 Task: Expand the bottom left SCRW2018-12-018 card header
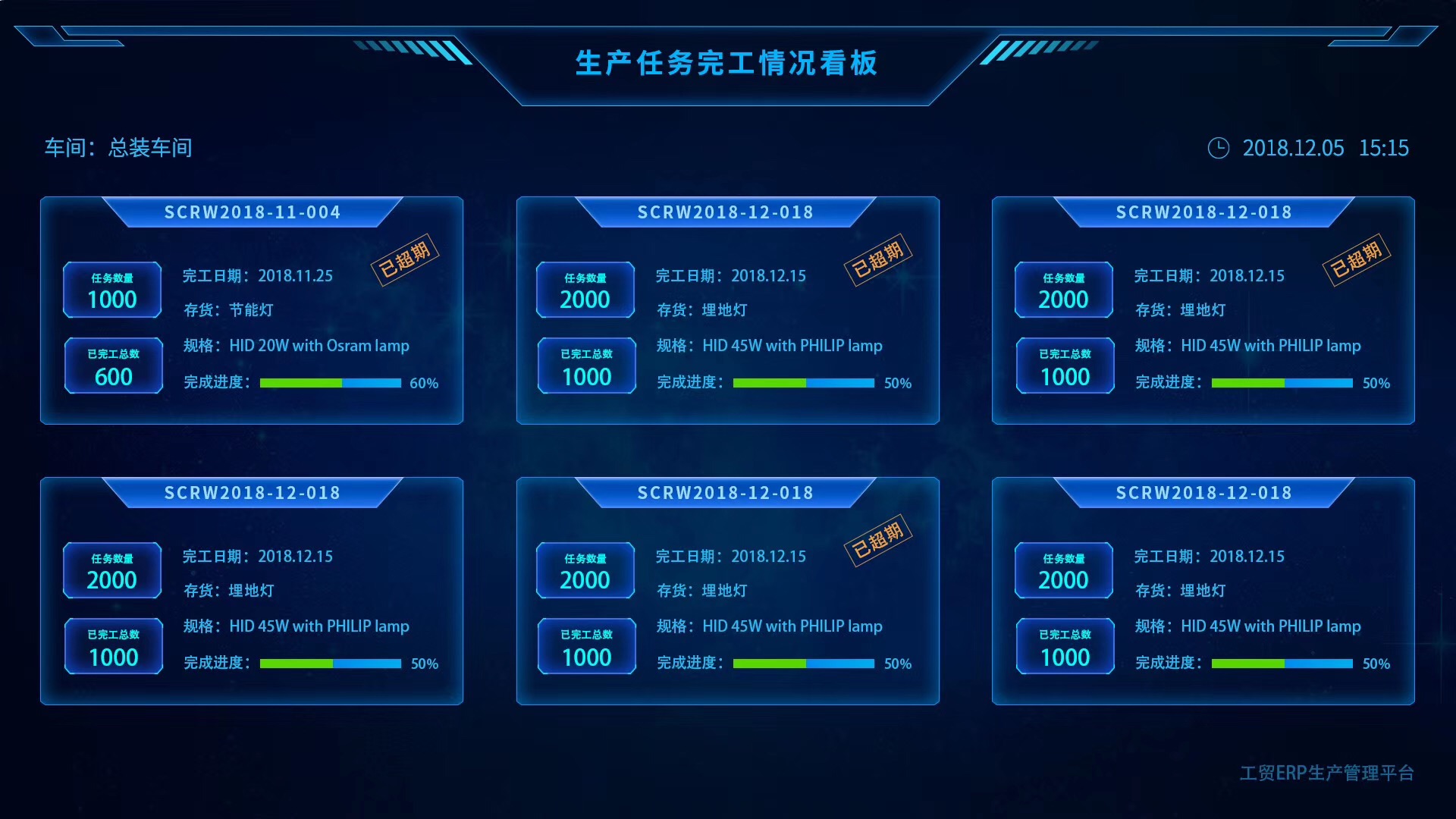(253, 493)
